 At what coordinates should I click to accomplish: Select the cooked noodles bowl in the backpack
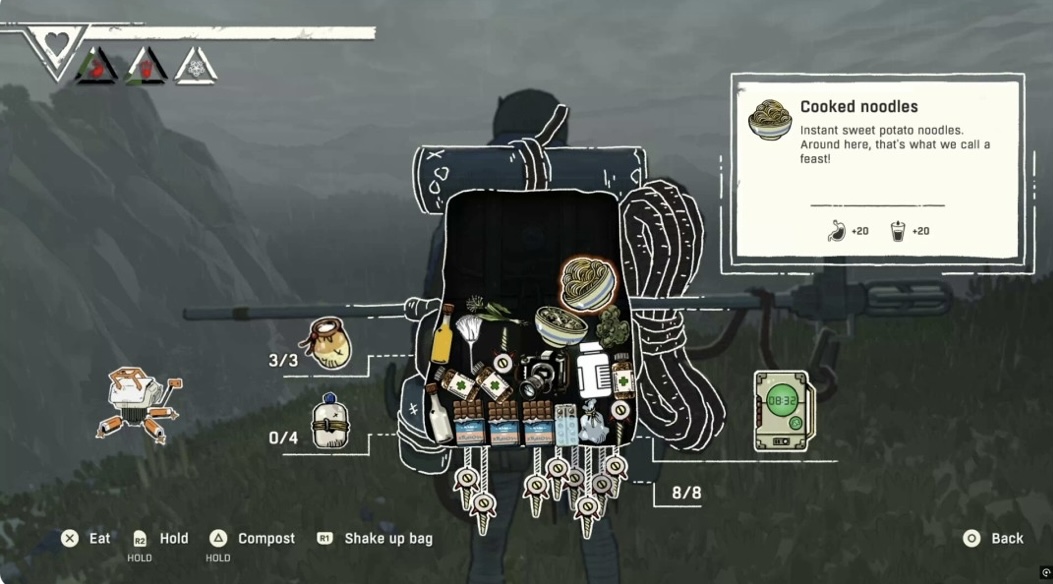587,283
